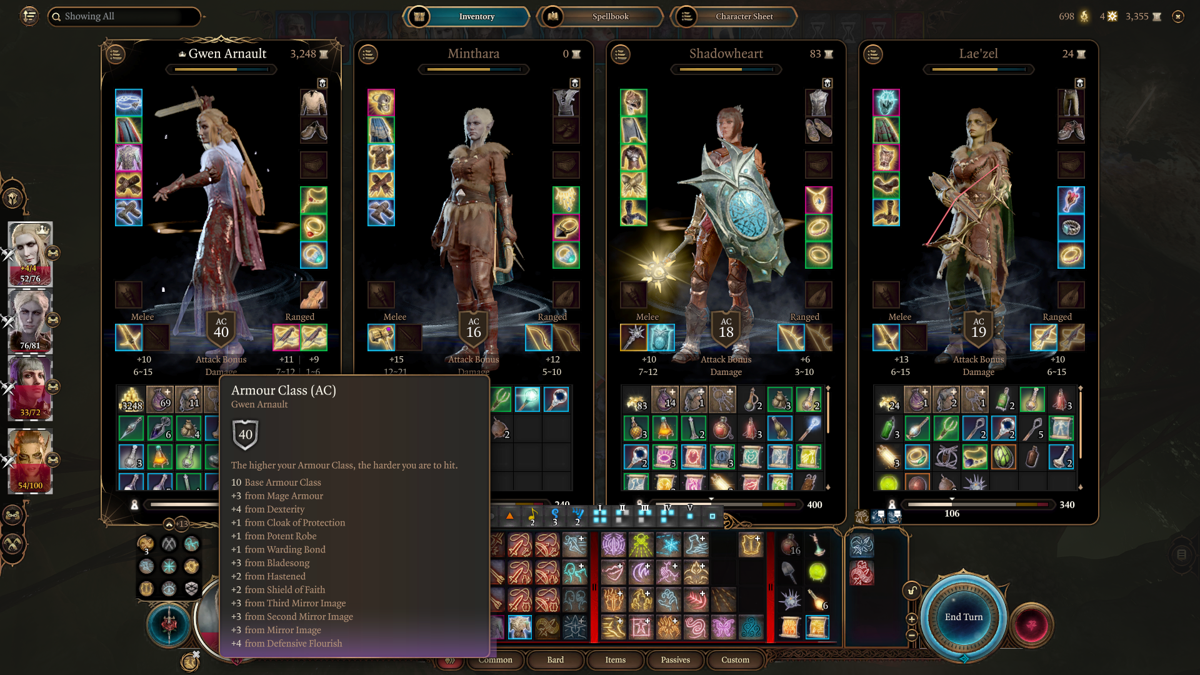The height and width of the screenshot is (675, 1200).
Task: Select Gwen's shirt clothing slot
Action: [x=314, y=102]
